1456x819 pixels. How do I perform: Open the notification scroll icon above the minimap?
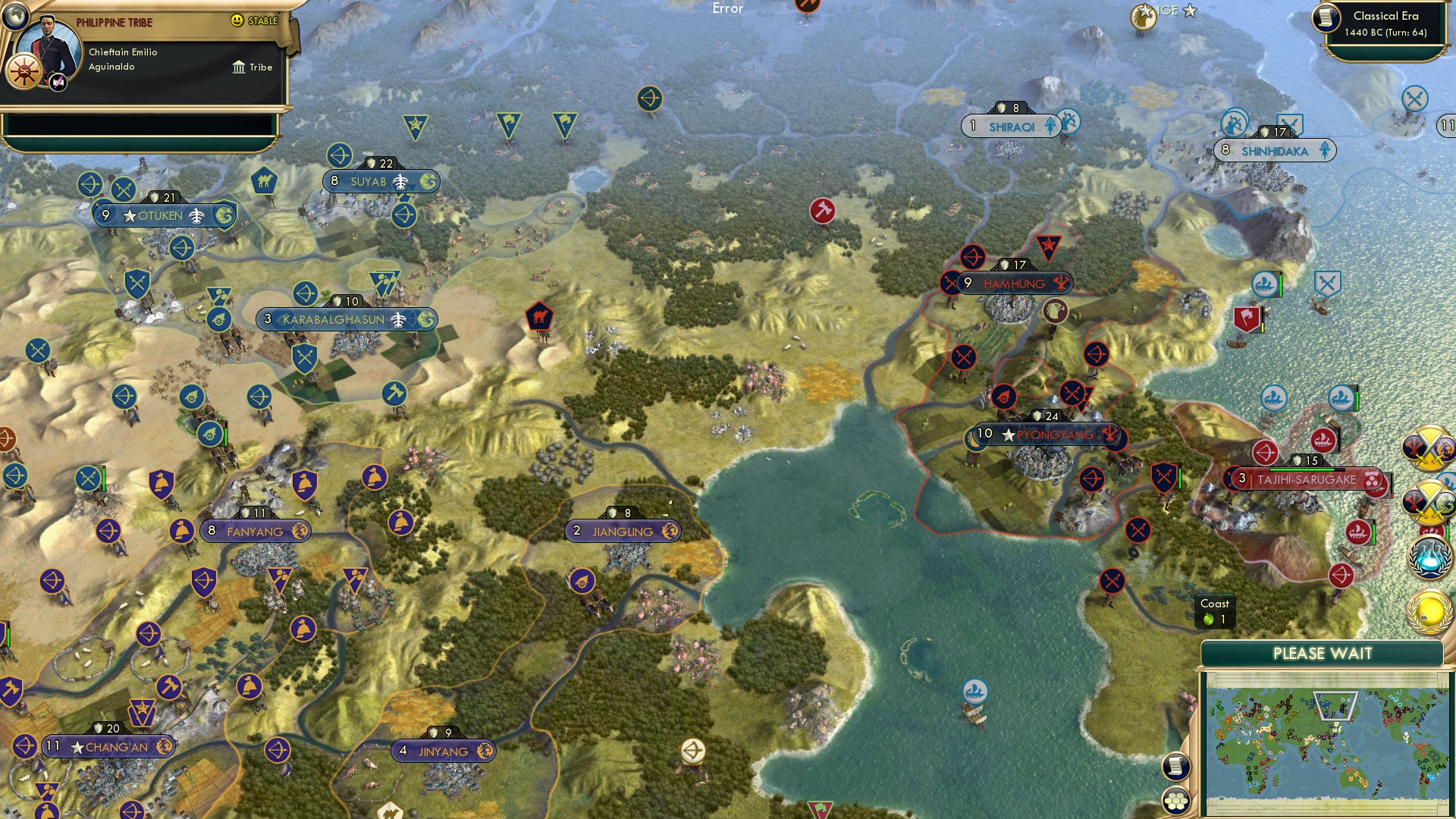1176,766
